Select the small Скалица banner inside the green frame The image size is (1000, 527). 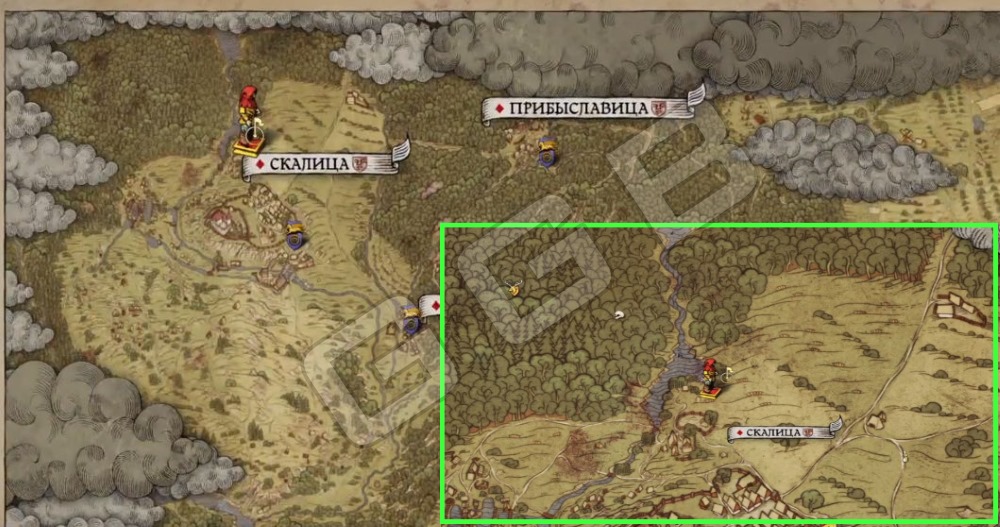click(x=782, y=432)
